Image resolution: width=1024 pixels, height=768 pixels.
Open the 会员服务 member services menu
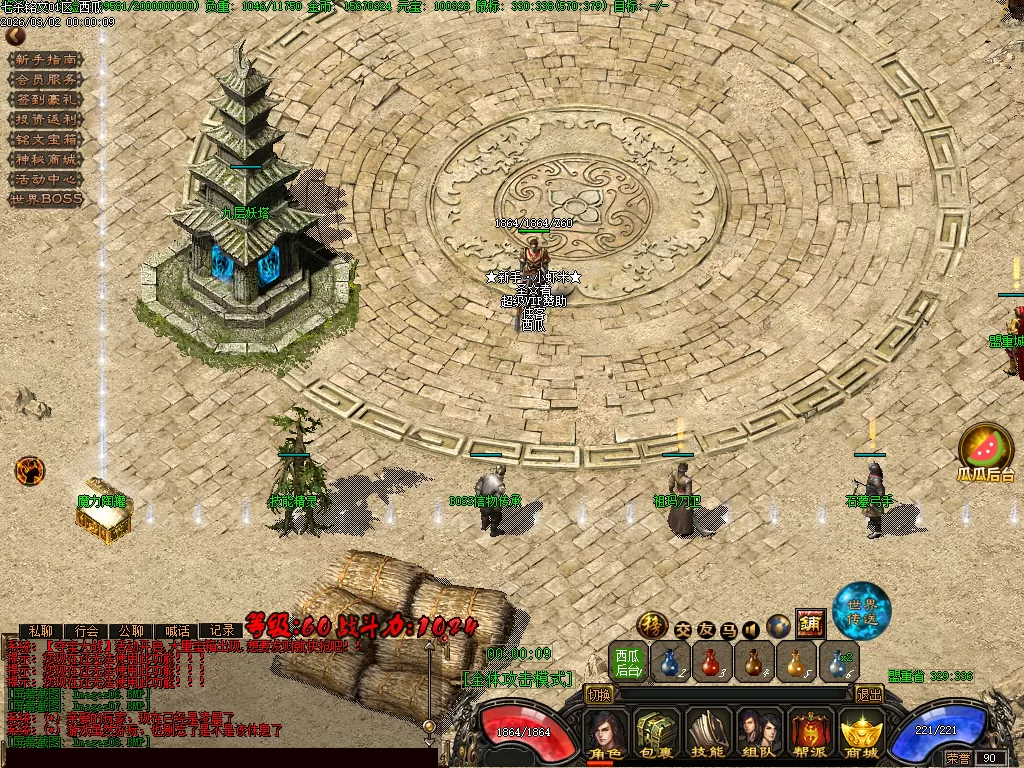45,79
